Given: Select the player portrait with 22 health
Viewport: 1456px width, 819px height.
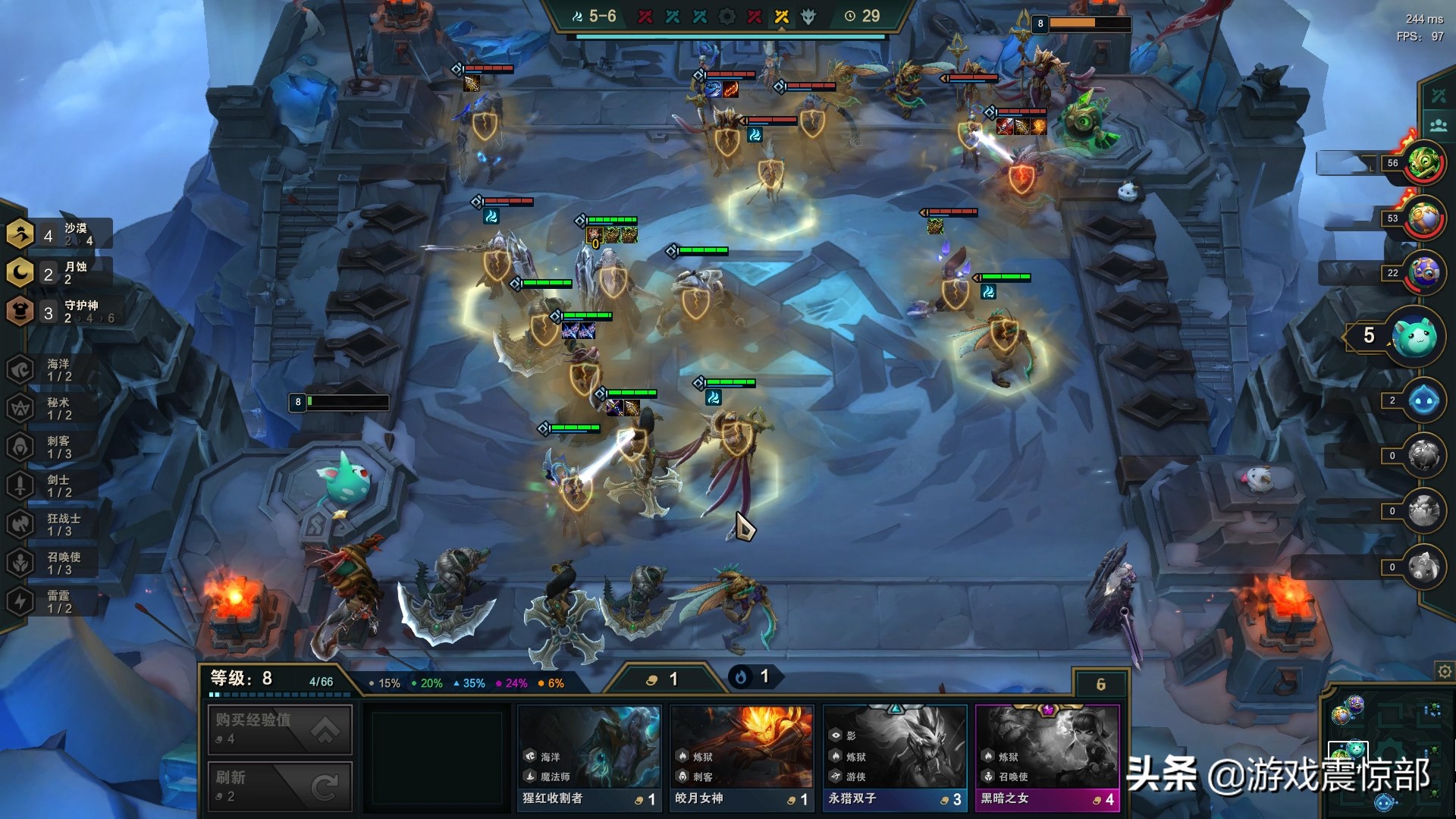Looking at the screenshot, I should [x=1423, y=273].
